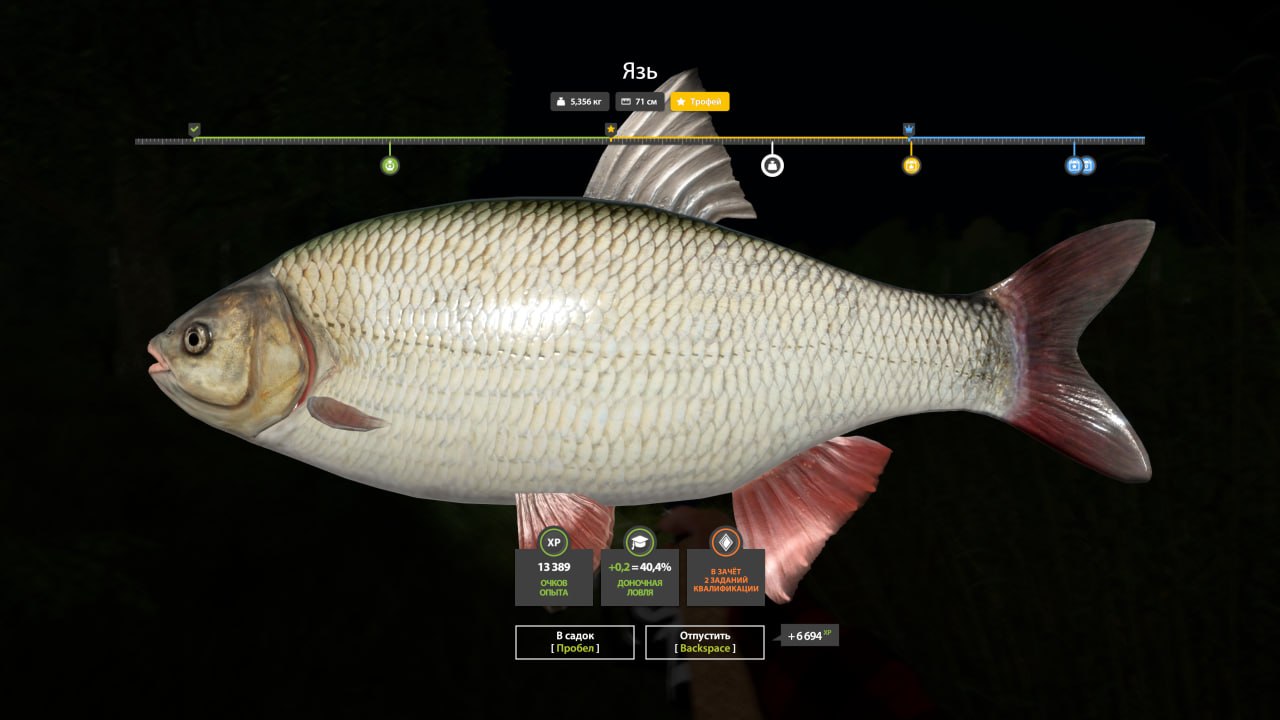Click the orange diamond qualification icon

(x=723, y=541)
